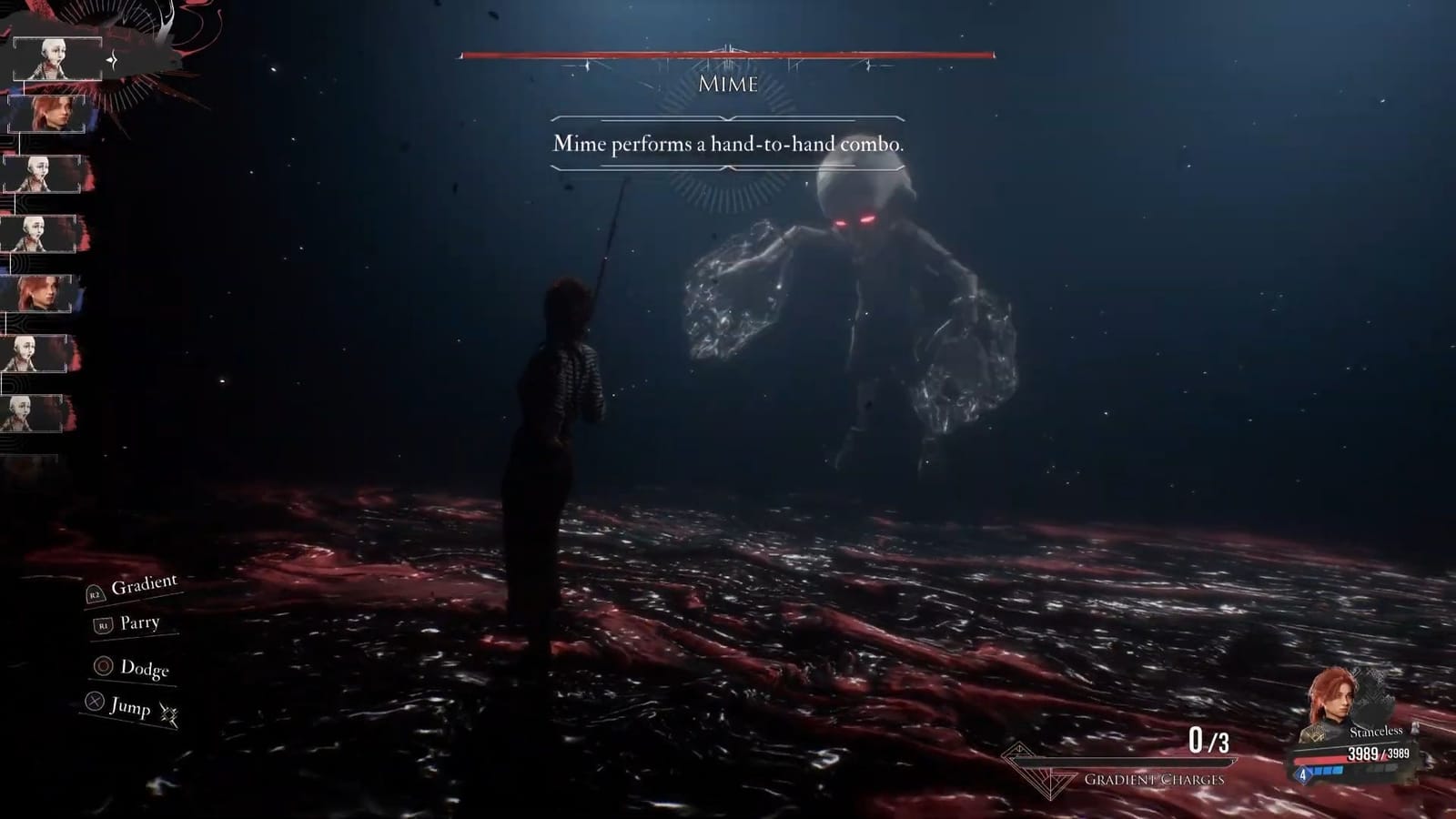Click the hand-to-hand combo announcement banner
This screenshot has height=819, width=1456.
[728, 143]
